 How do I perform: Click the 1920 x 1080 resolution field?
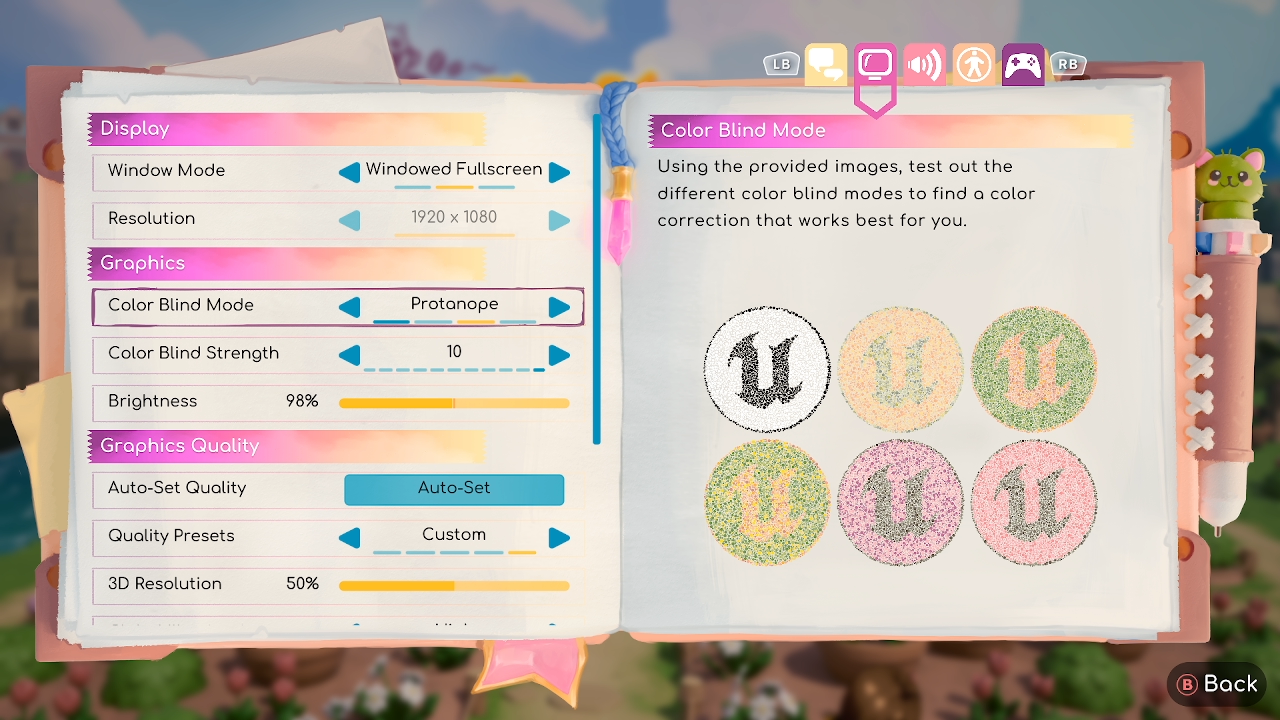pos(454,218)
